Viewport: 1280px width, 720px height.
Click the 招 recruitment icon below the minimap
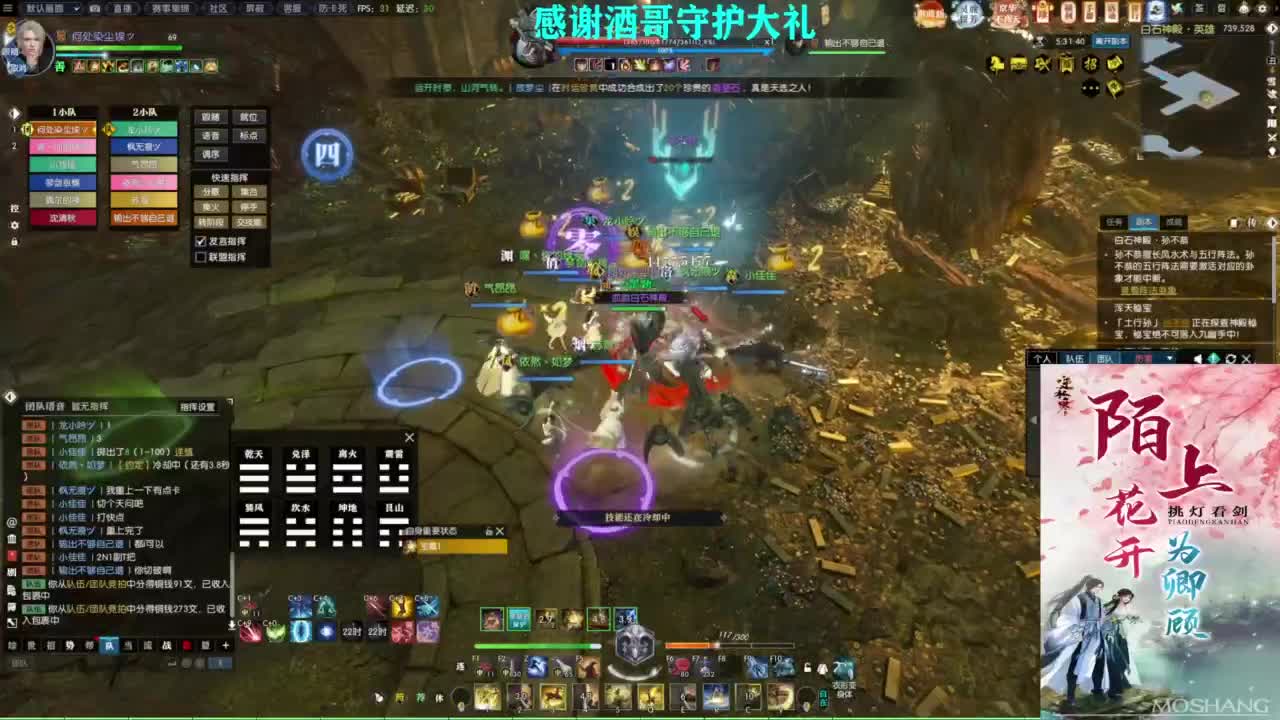[x=1091, y=64]
